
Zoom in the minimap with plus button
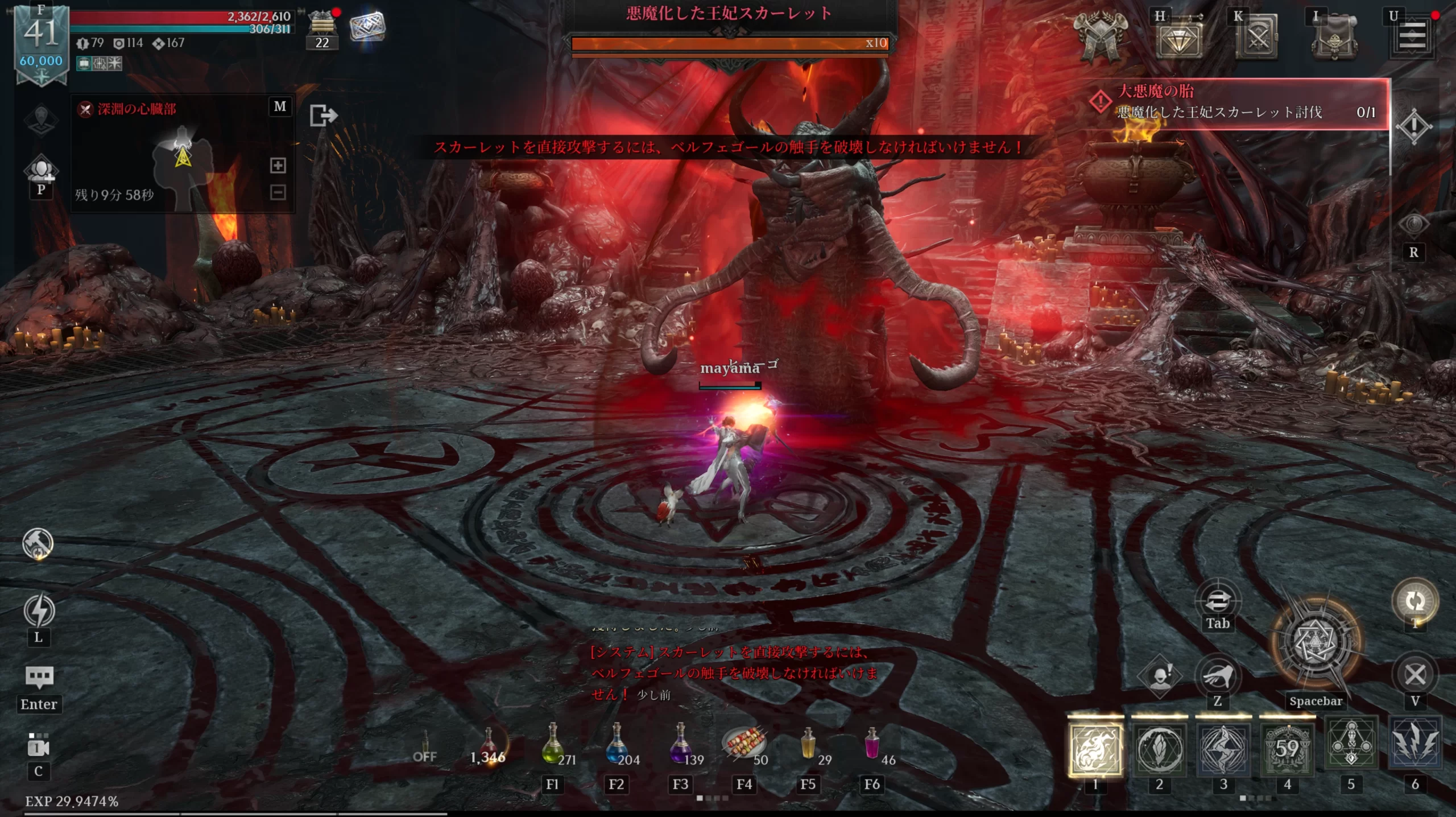tap(278, 166)
